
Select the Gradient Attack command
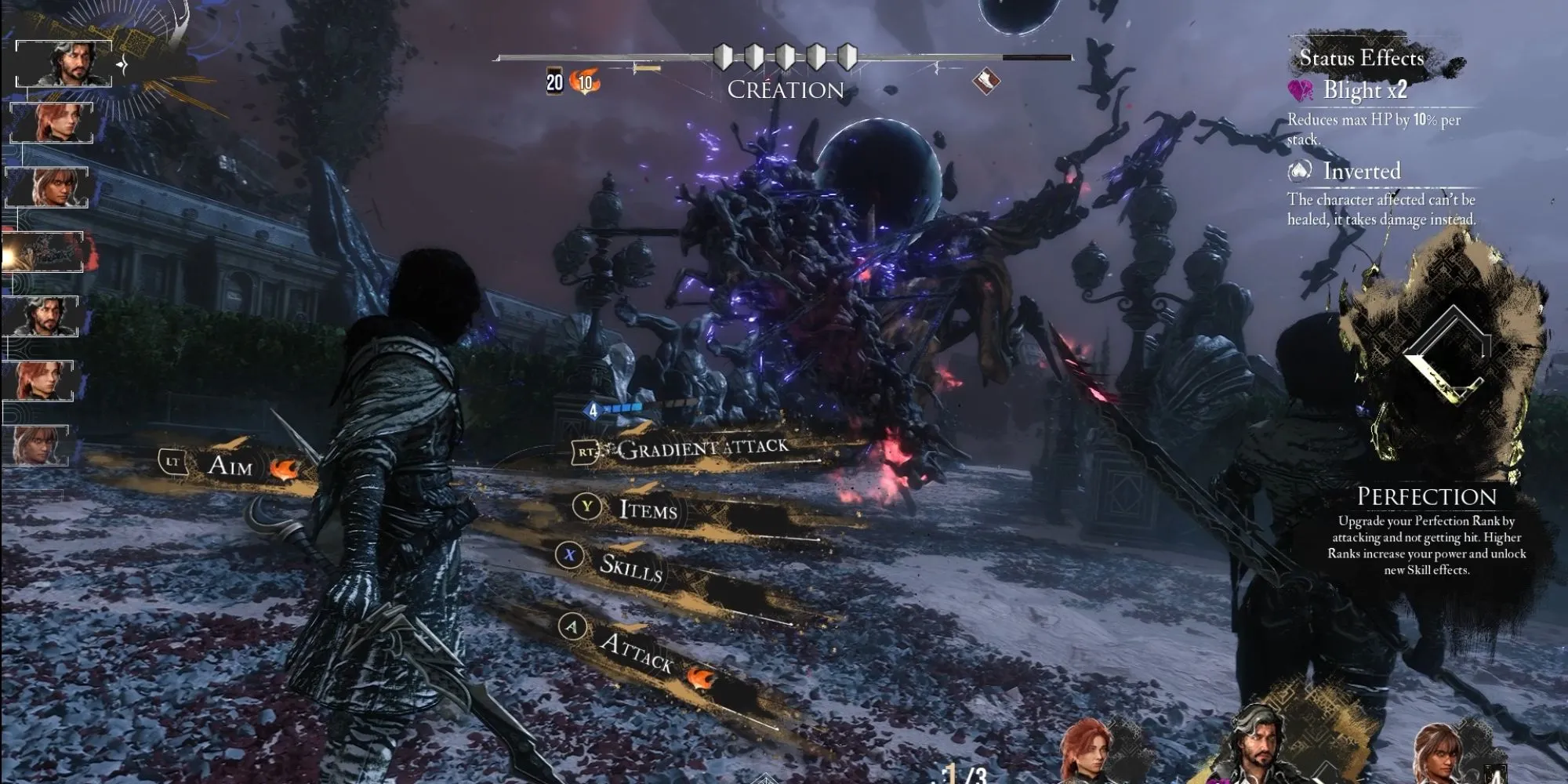pyautogui.click(x=702, y=448)
